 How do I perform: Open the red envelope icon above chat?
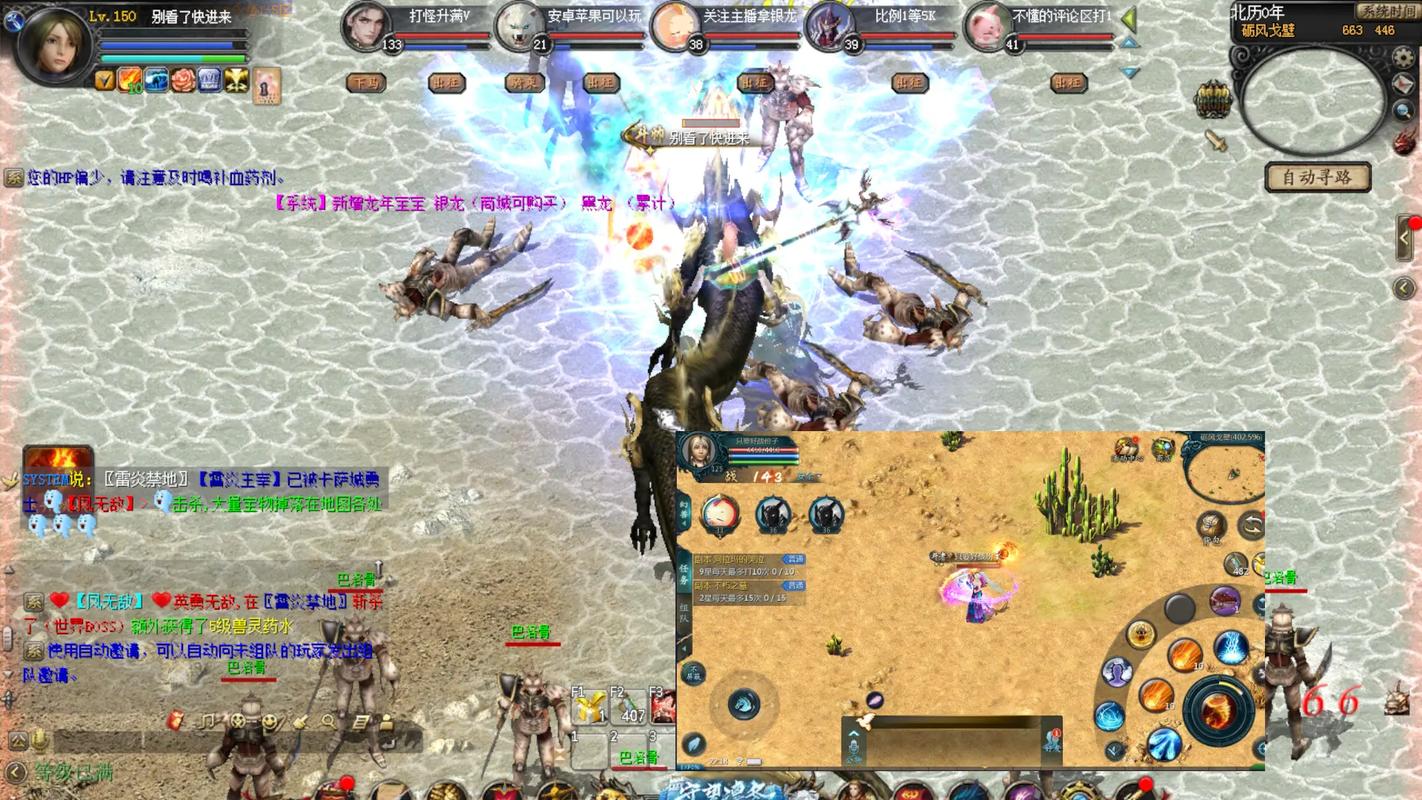tap(177, 720)
